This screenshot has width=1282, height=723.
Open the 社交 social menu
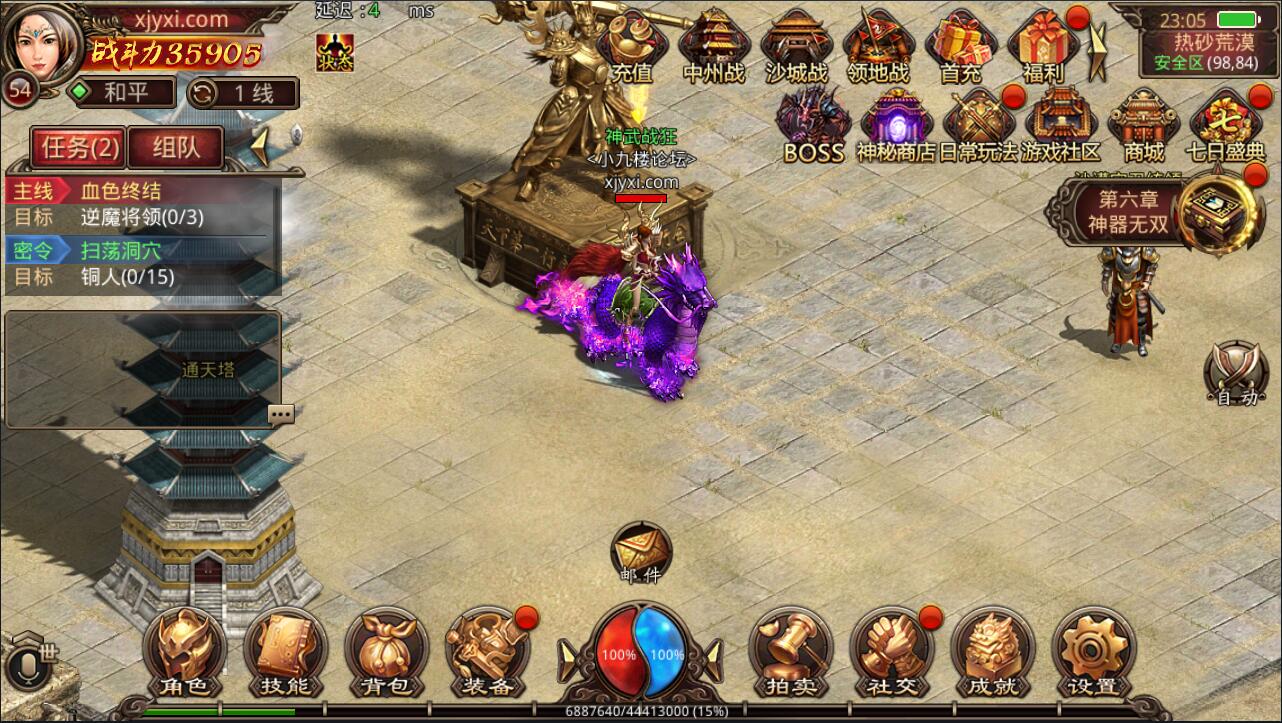coord(891,653)
